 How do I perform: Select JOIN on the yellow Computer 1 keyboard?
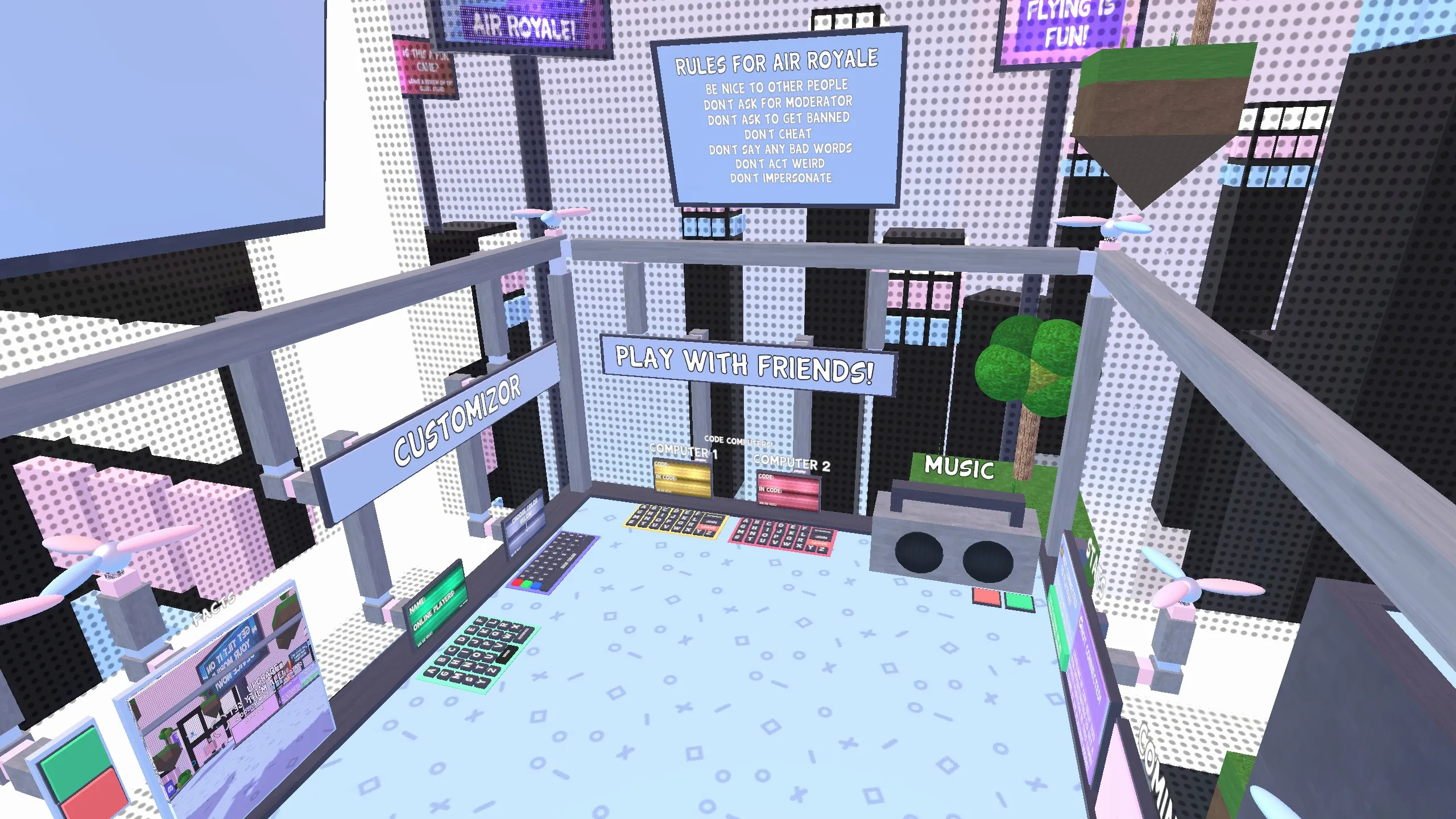710,521
